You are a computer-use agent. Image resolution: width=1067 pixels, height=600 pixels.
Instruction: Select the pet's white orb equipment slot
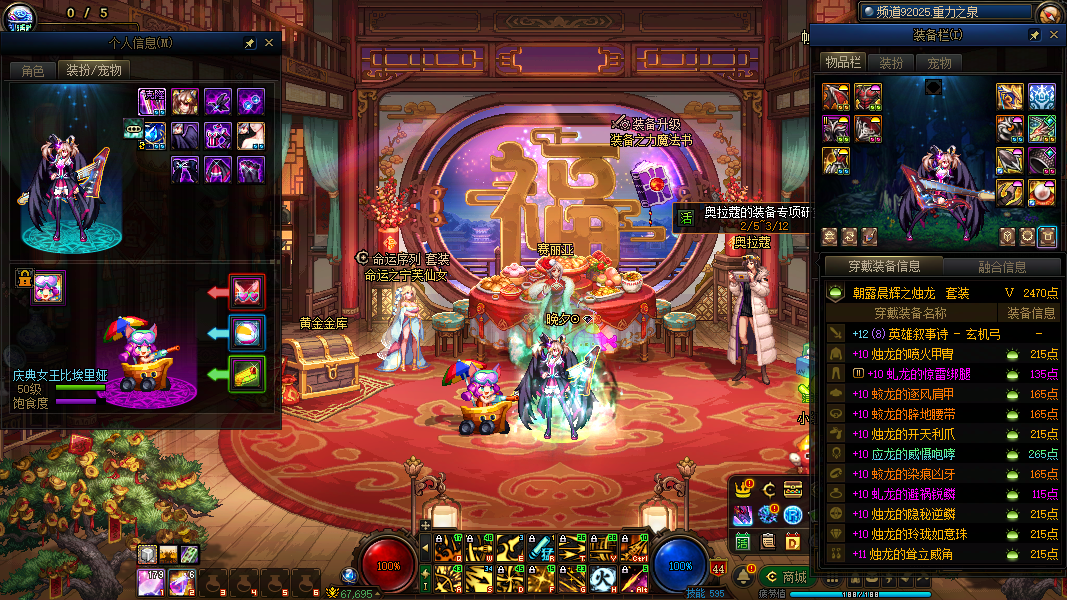[247, 333]
